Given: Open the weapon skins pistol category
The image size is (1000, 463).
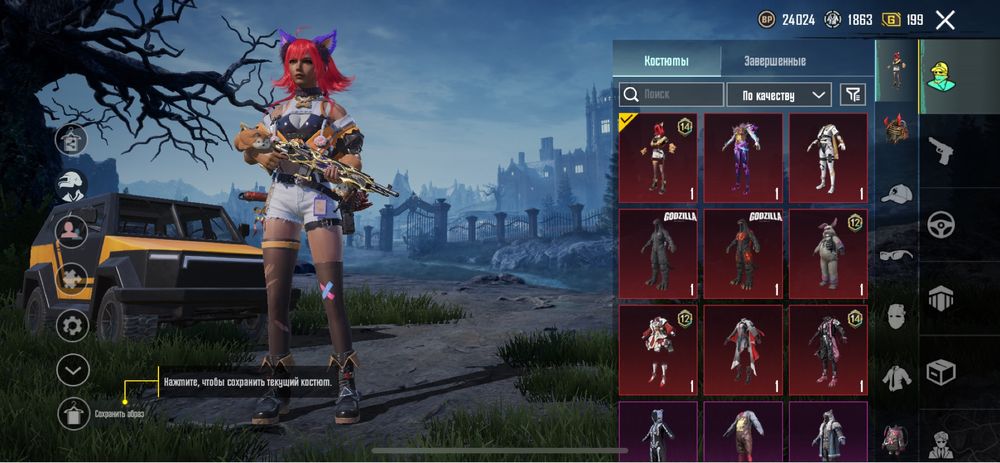Looking at the screenshot, I should pos(941,151).
